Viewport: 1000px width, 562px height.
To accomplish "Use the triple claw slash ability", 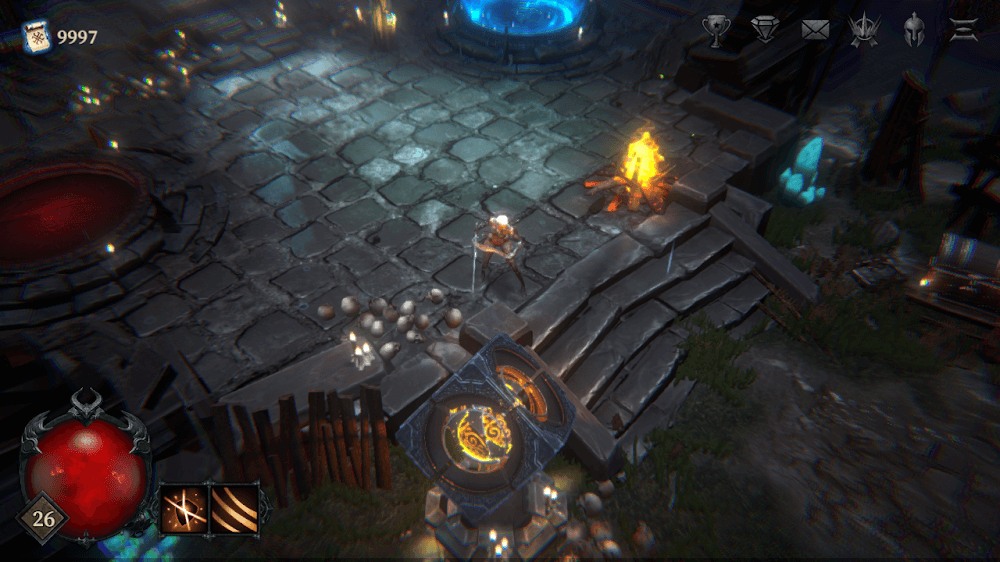I will [x=234, y=509].
